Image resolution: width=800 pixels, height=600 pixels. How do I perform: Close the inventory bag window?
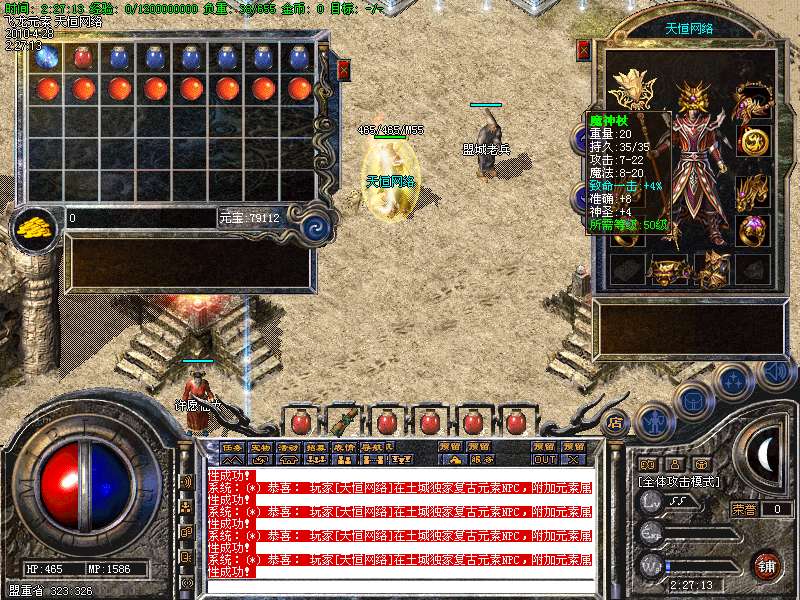(x=343, y=70)
